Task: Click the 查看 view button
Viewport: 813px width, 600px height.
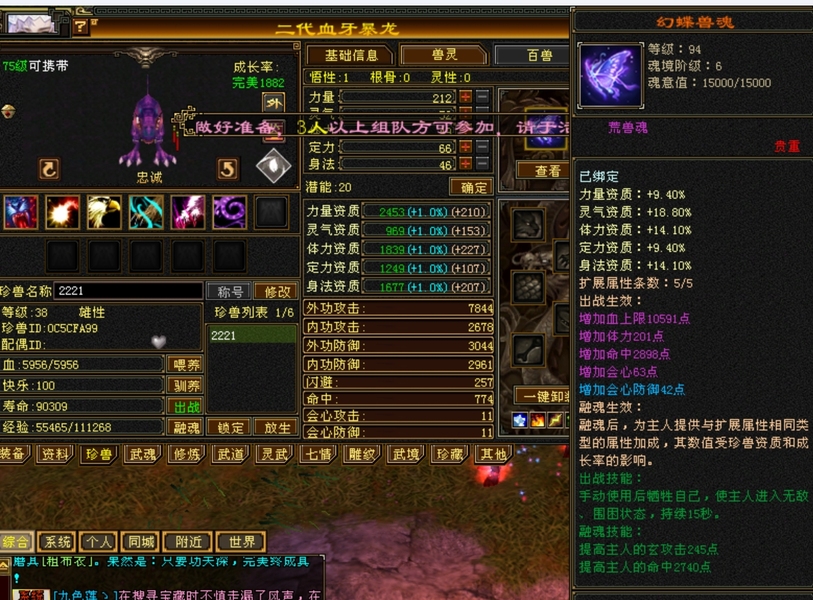Action: 548,171
